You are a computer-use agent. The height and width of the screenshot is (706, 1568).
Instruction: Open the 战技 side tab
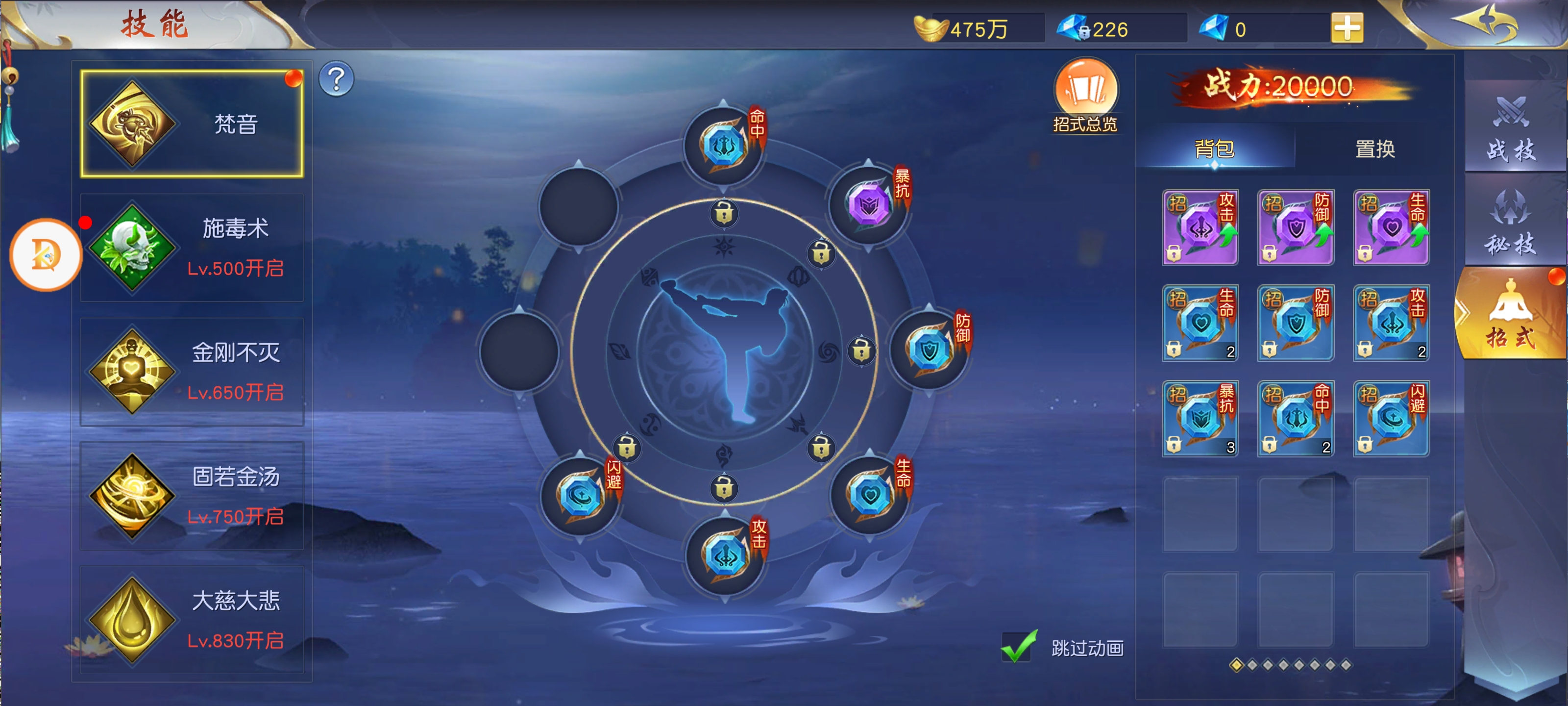(x=1511, y=129)
